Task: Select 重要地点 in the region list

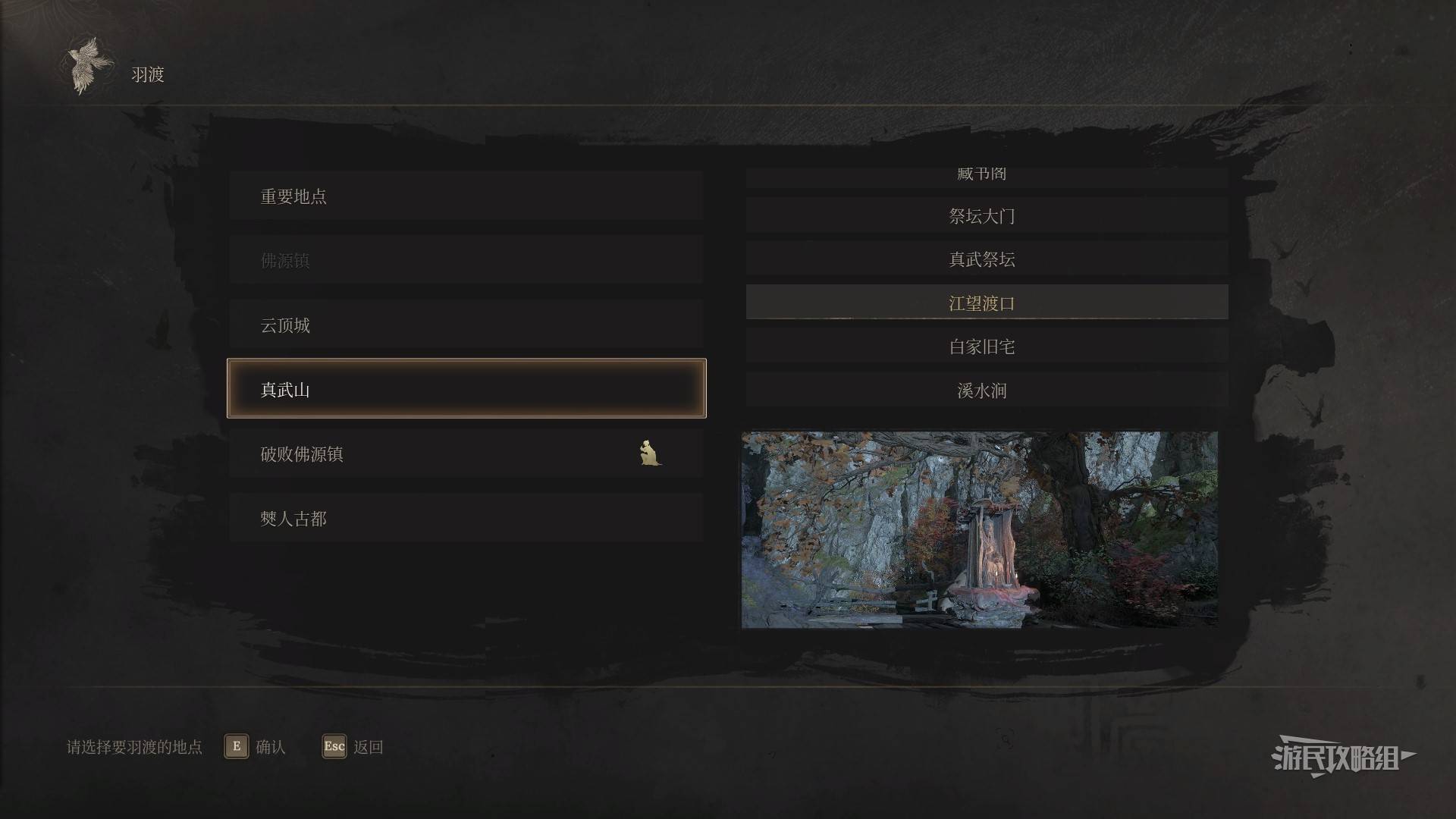Action: tap(466, 196)
